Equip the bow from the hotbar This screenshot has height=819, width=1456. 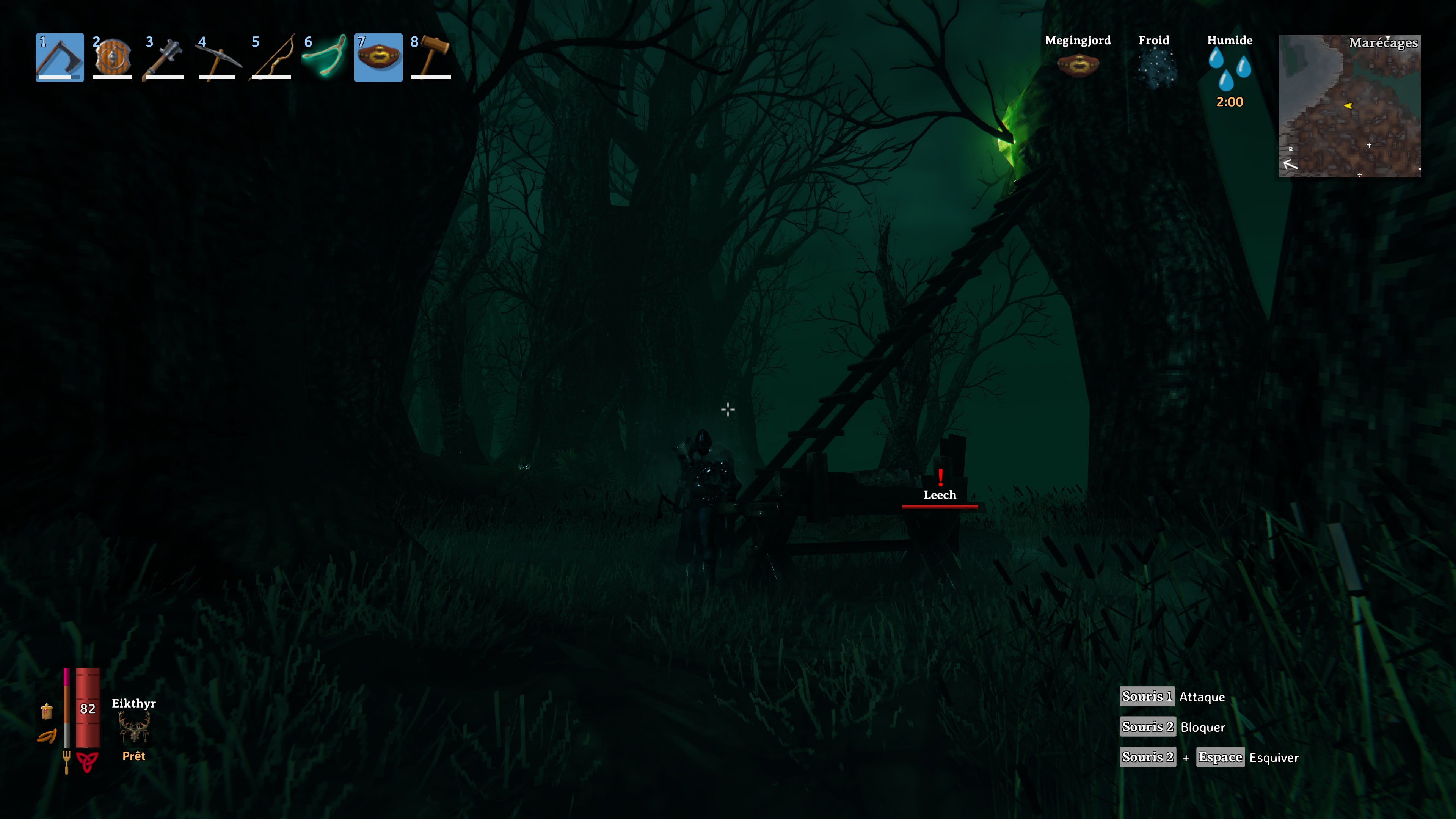(x=271, y=58)
